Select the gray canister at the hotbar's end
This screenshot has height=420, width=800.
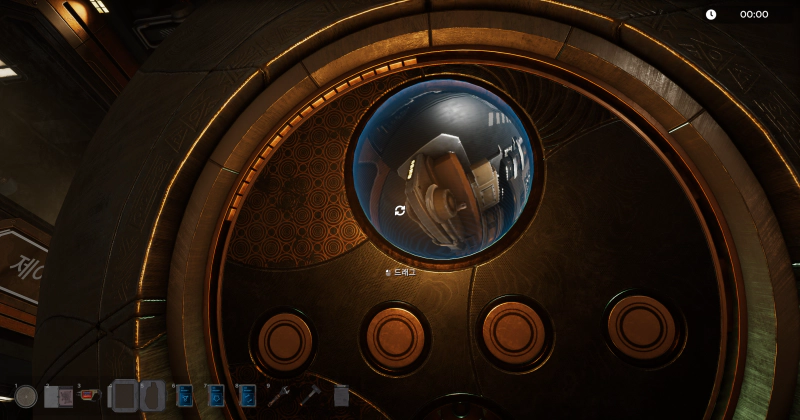tap(341, 397)
